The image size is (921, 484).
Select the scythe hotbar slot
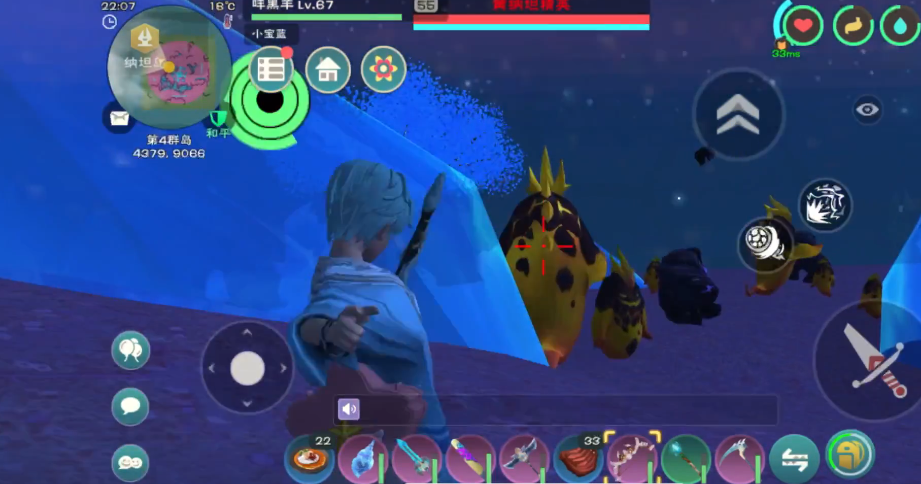pyautogui.click(x=741, y=458)
